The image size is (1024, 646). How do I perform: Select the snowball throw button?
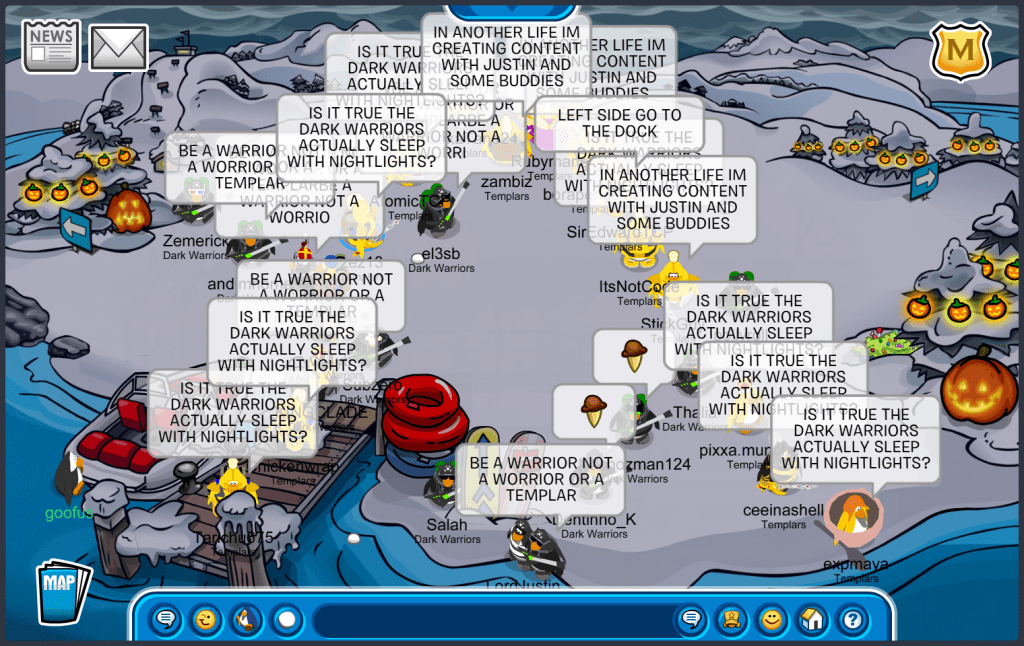(x=287, y=620)
